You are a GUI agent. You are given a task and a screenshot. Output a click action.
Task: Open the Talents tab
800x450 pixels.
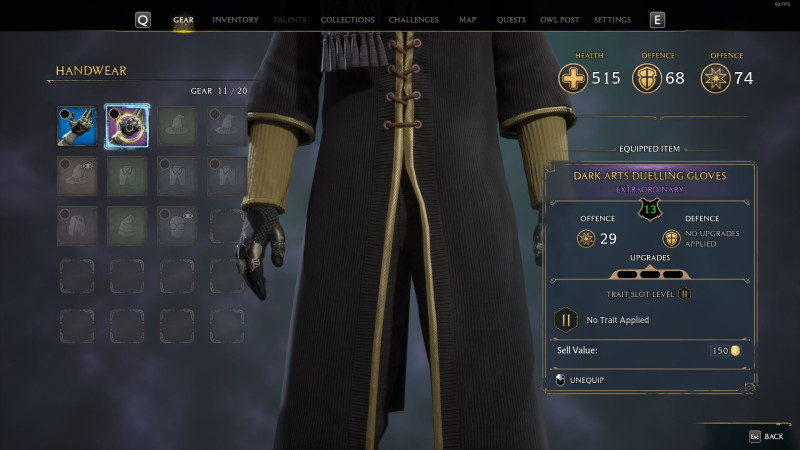(x=290, y=20)
